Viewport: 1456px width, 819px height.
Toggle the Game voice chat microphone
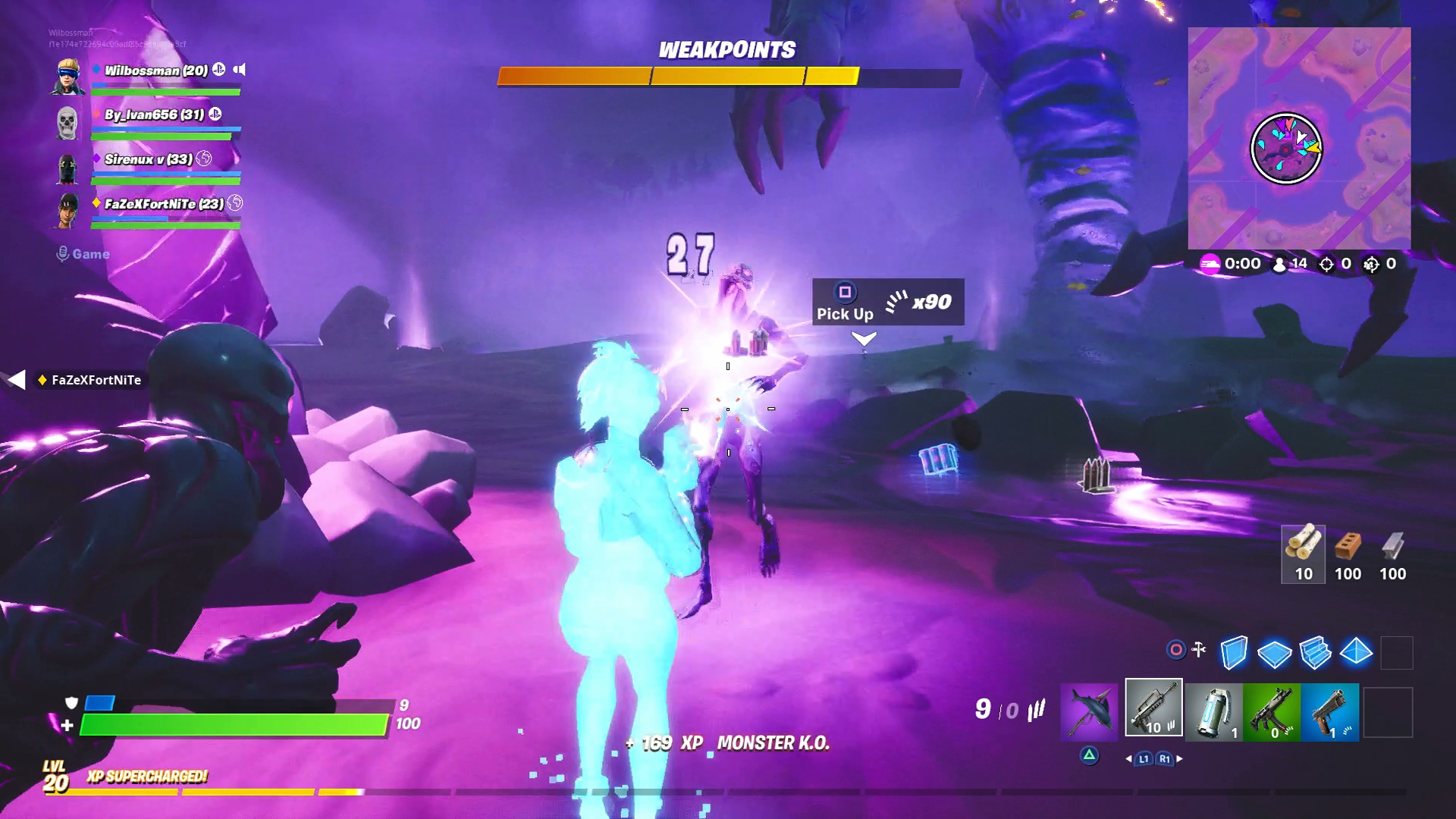[x=63, y=254]
